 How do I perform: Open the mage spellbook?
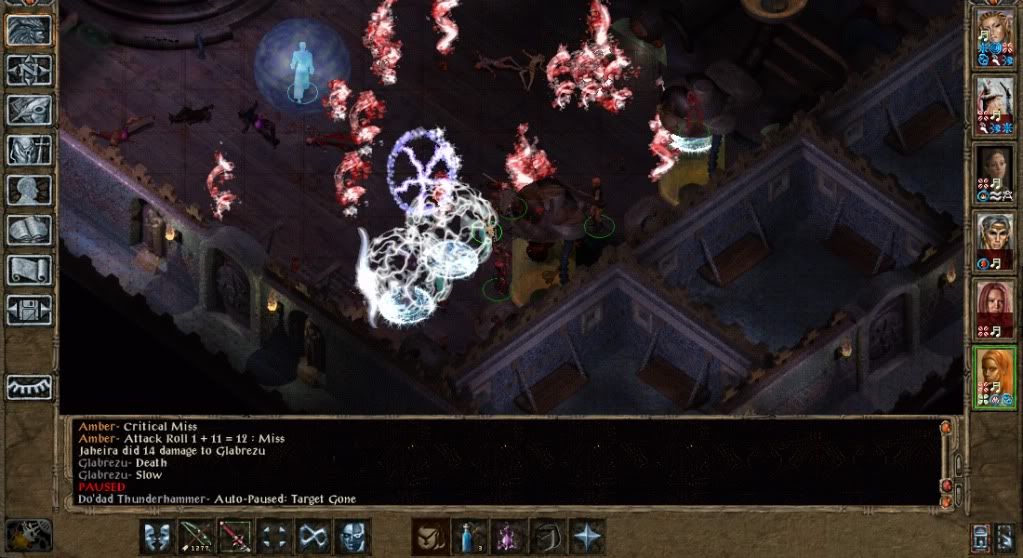pos(29,230)
